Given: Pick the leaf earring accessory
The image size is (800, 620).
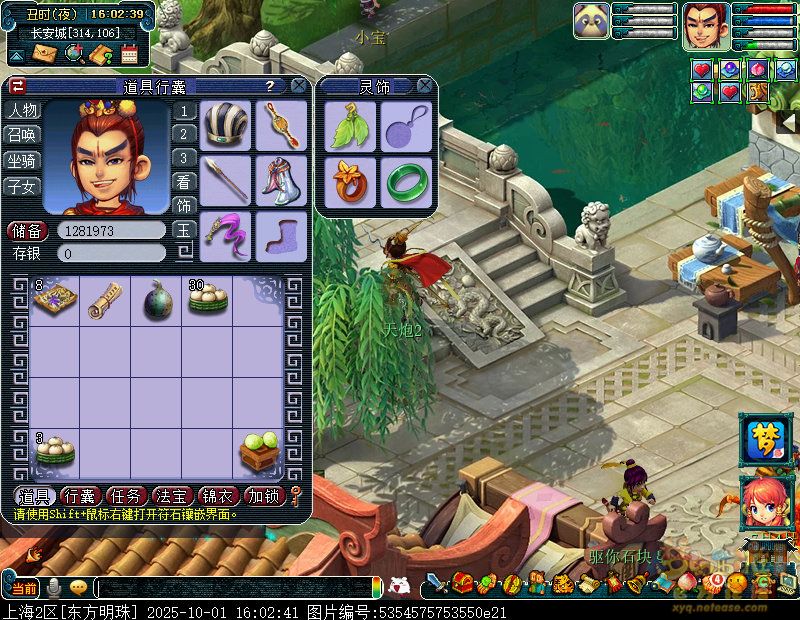Looking at the screenshot, I should (350, 126).
